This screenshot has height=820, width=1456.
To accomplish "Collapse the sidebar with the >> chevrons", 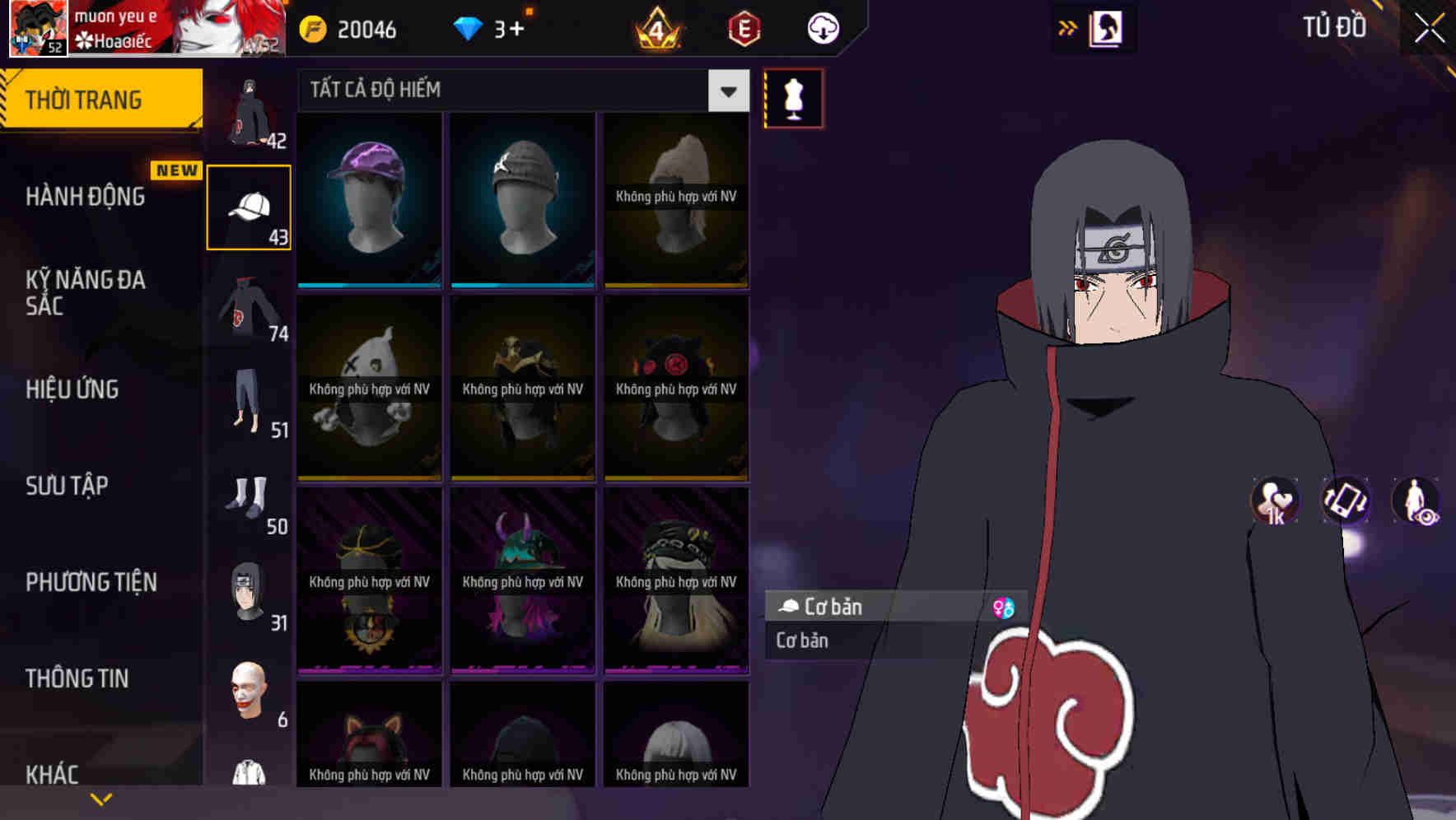I will click(x=1066, y=27).
